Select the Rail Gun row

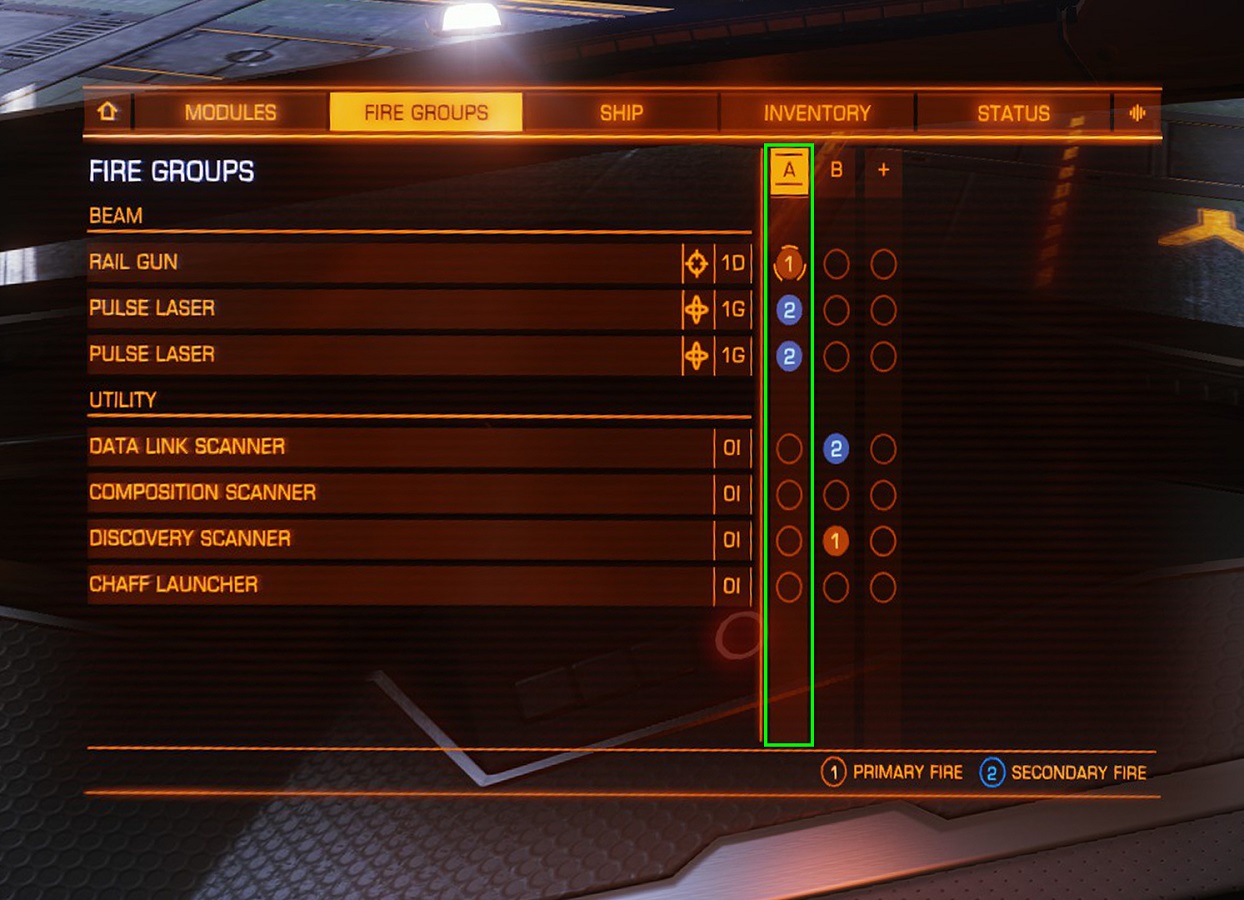click(x=380, y=263)
